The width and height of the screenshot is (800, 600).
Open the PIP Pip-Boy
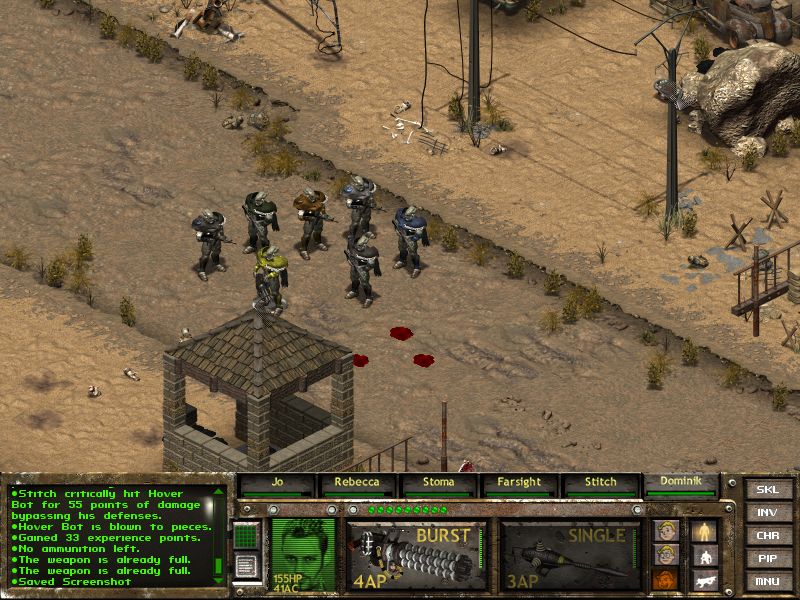coord(768,559)
